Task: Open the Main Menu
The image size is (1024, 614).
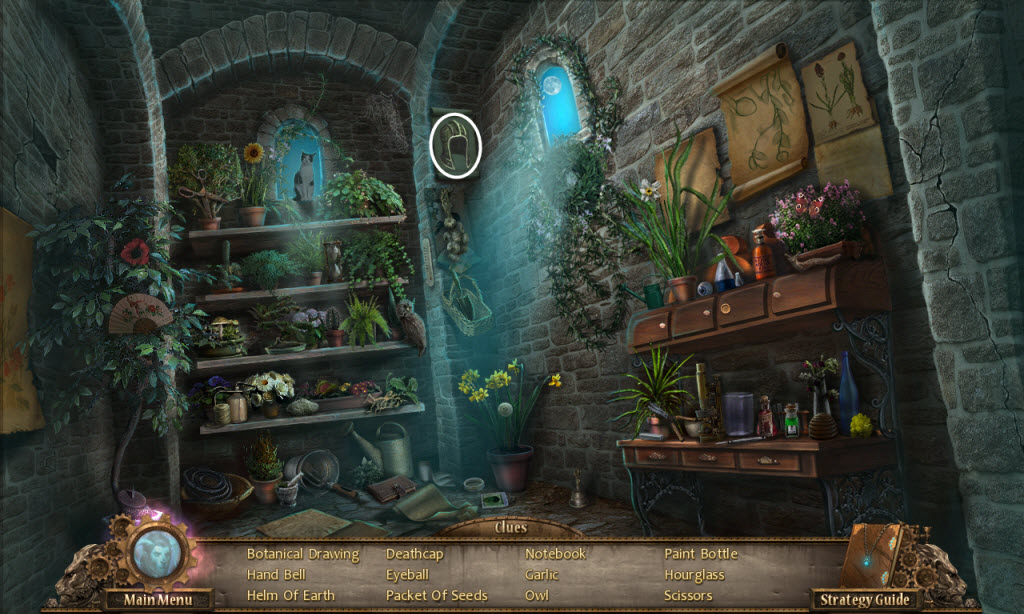Action: click(x=155, y=600)
